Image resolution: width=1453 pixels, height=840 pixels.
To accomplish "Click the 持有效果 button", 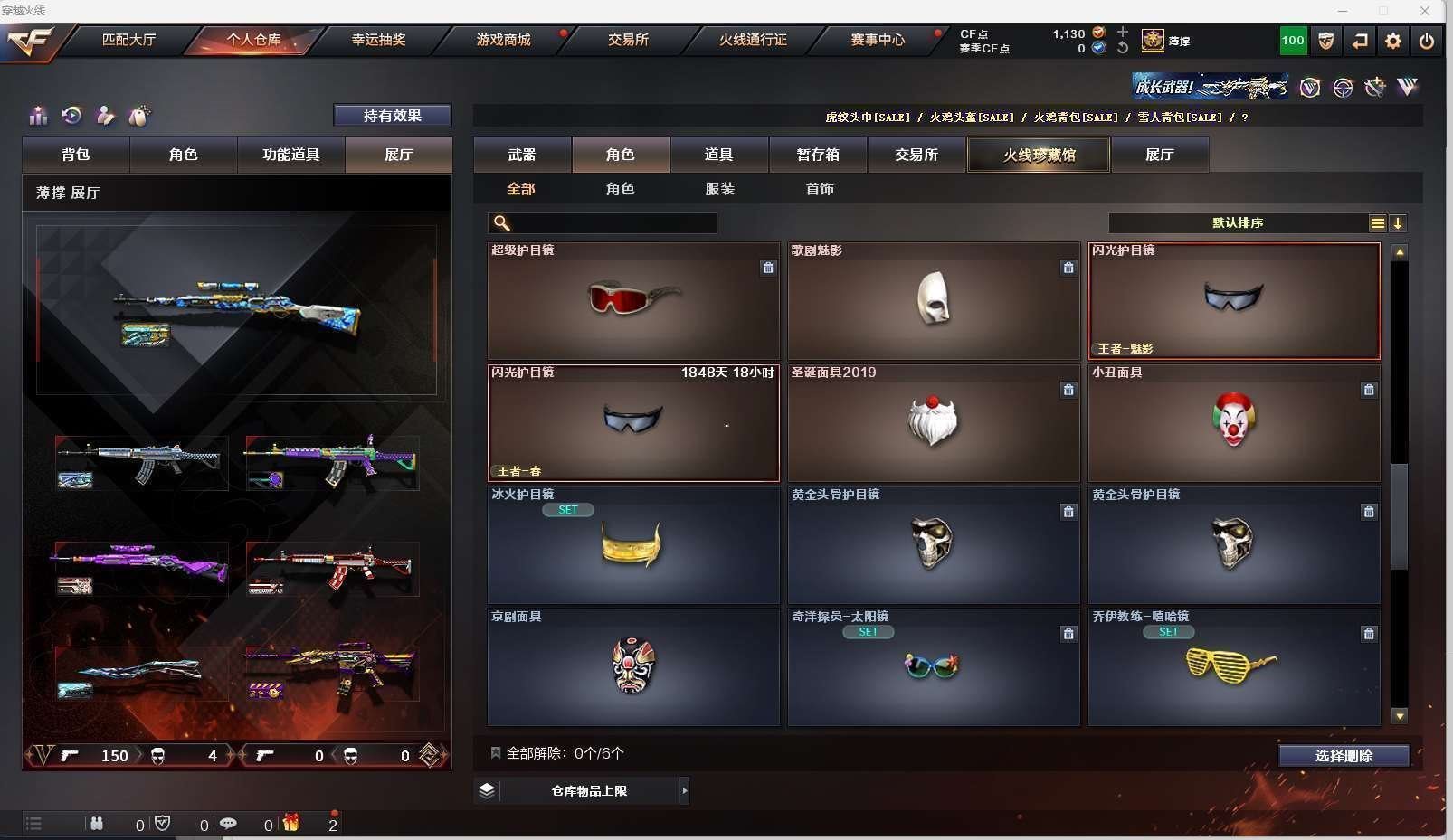I will click(x=392, y=116).
